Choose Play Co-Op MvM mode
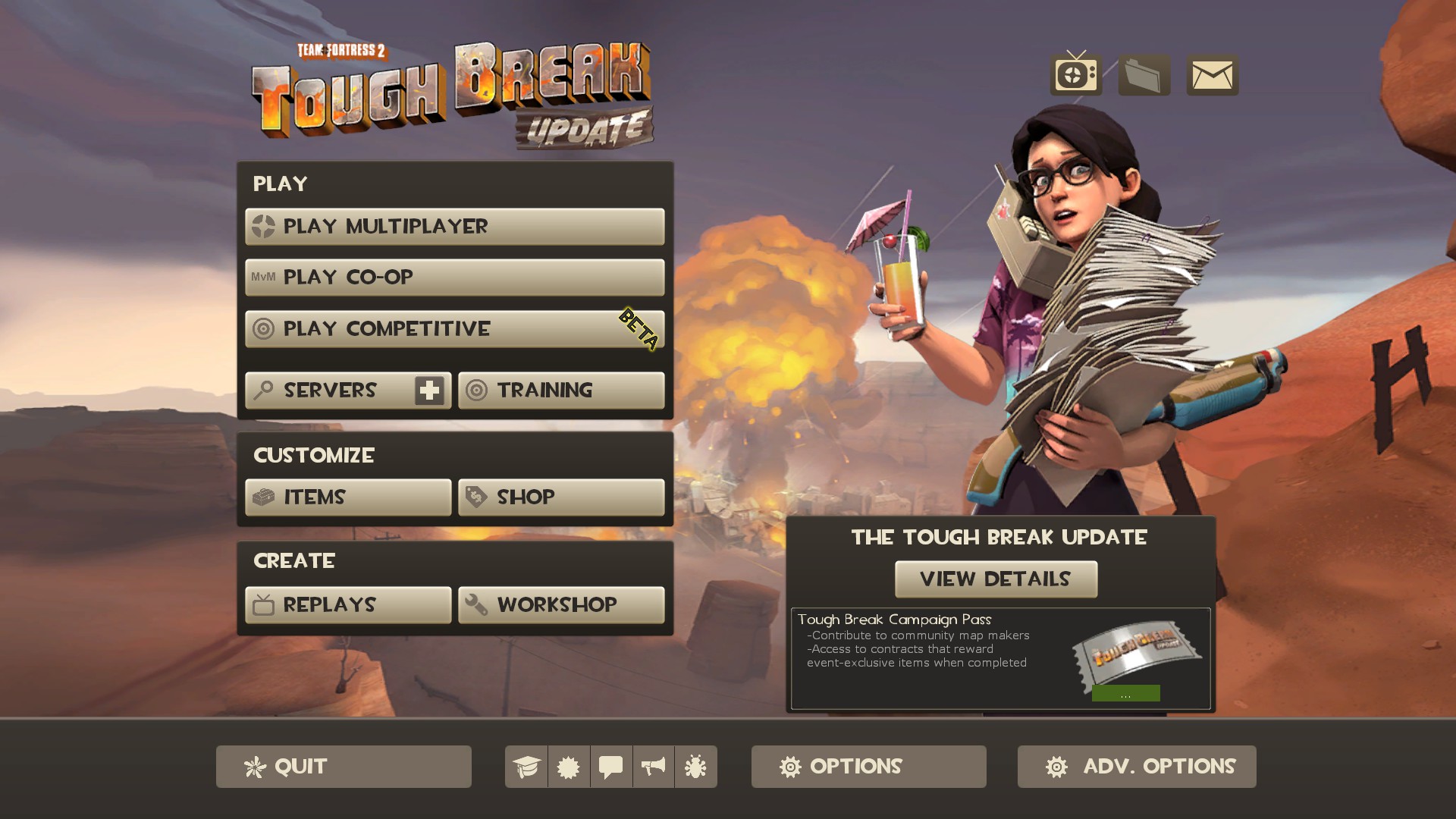 454,278
